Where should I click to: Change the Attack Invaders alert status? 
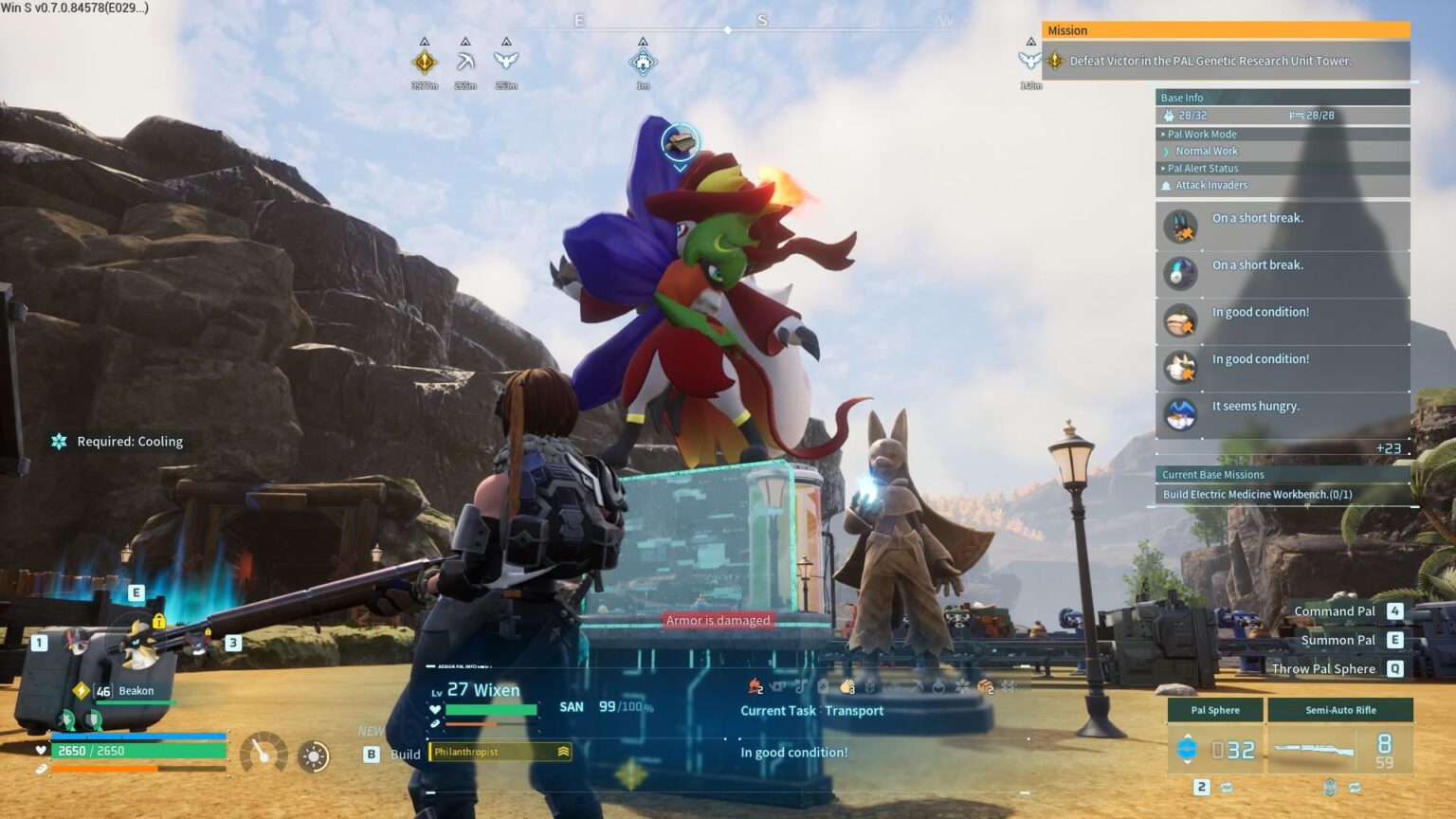1210,186
